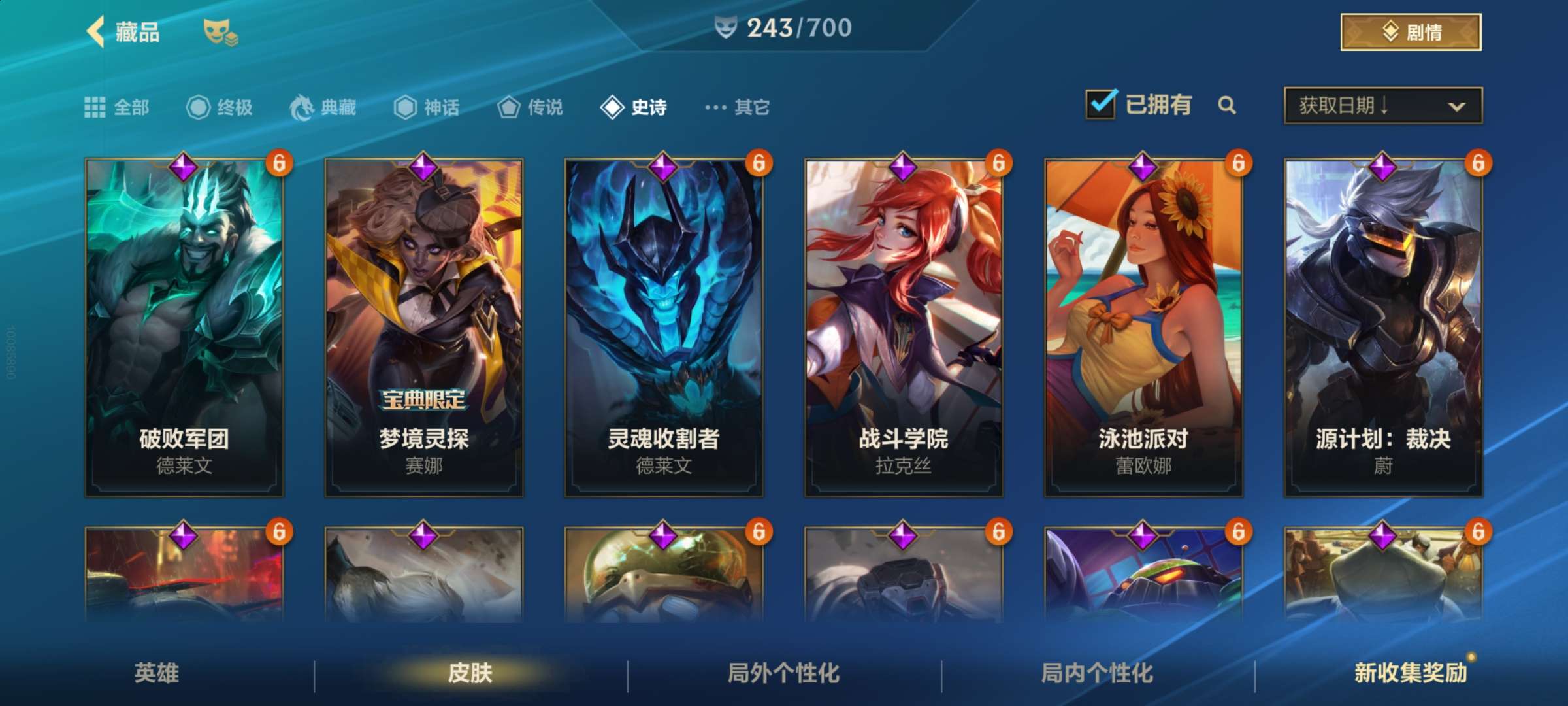Go back using the 藏品 arrow
This screenshot has width=1568, height=706.
(97, 32)
